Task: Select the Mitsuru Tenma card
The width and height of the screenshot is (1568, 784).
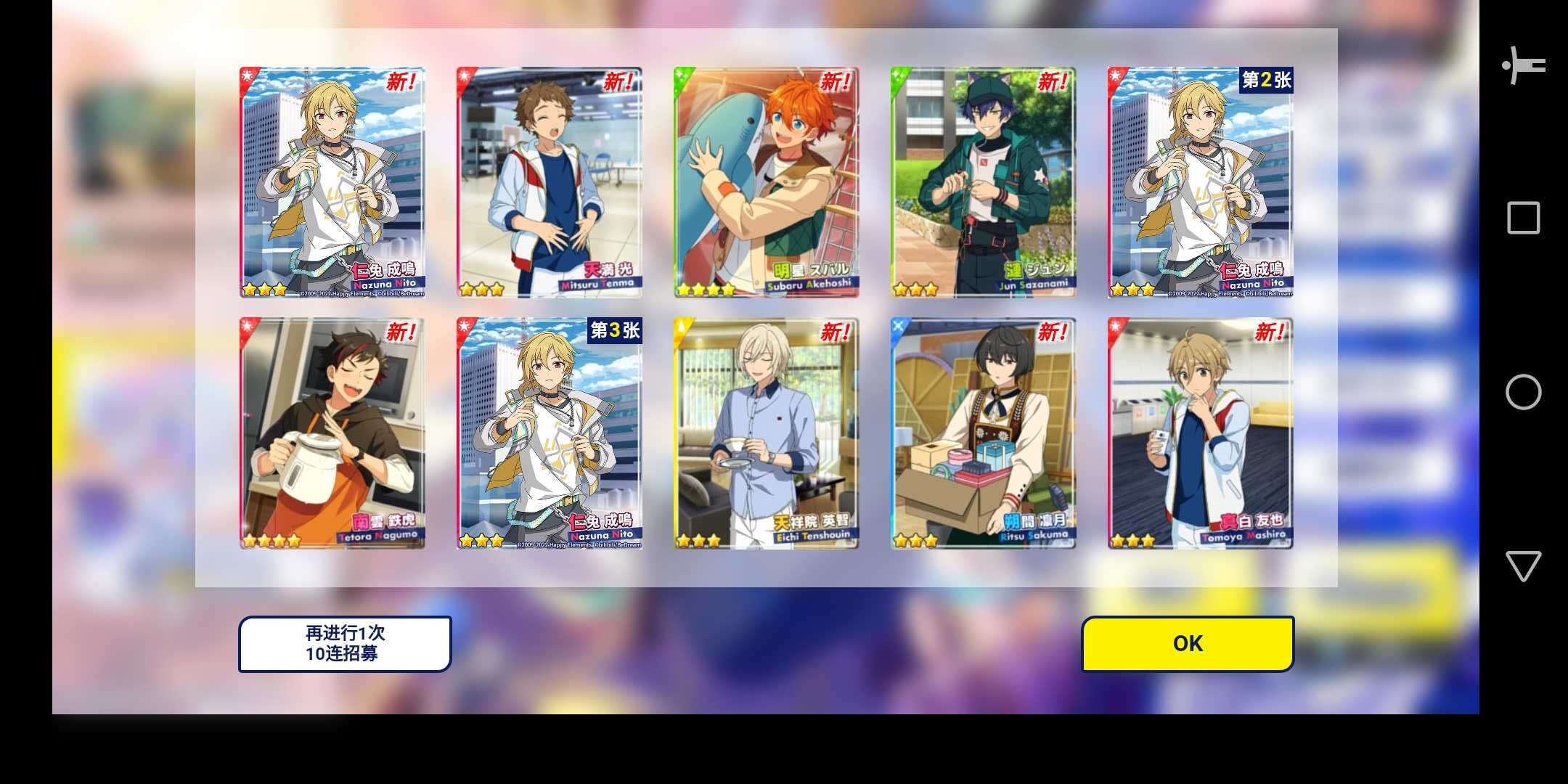Action: pyautogui.click(x=549, y=182)
